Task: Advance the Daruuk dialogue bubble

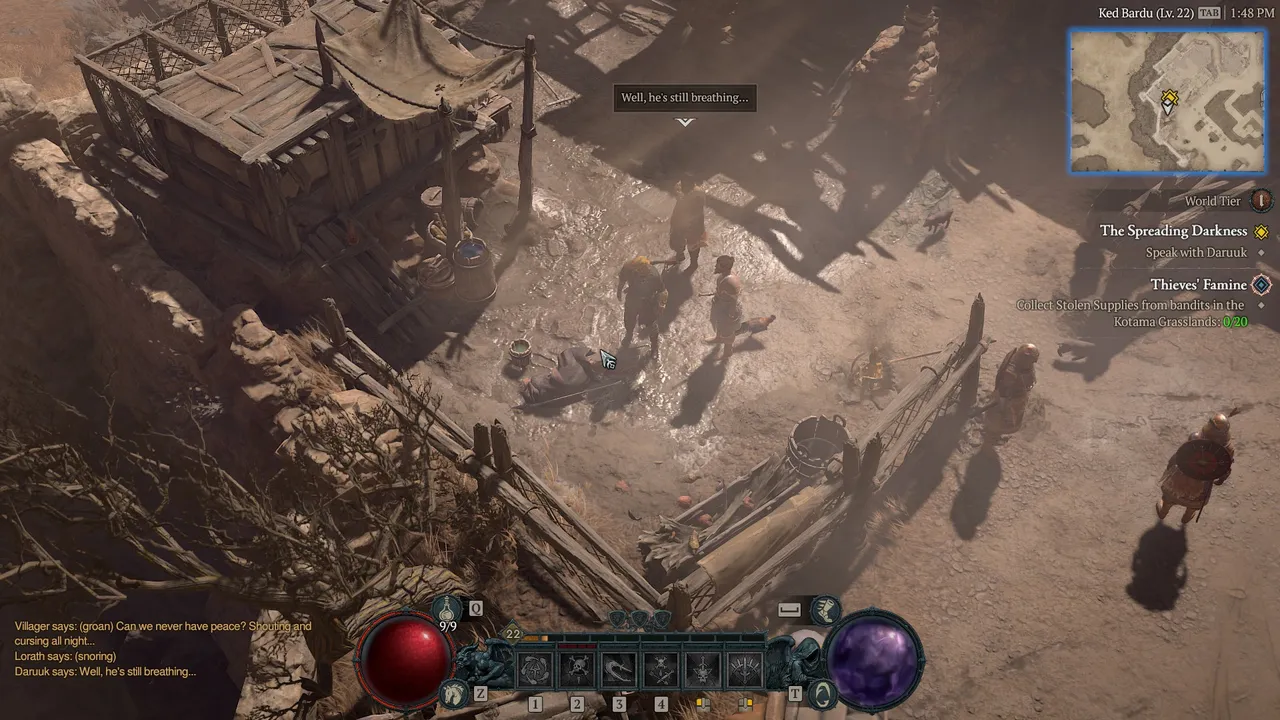Action: click(684, 98)
